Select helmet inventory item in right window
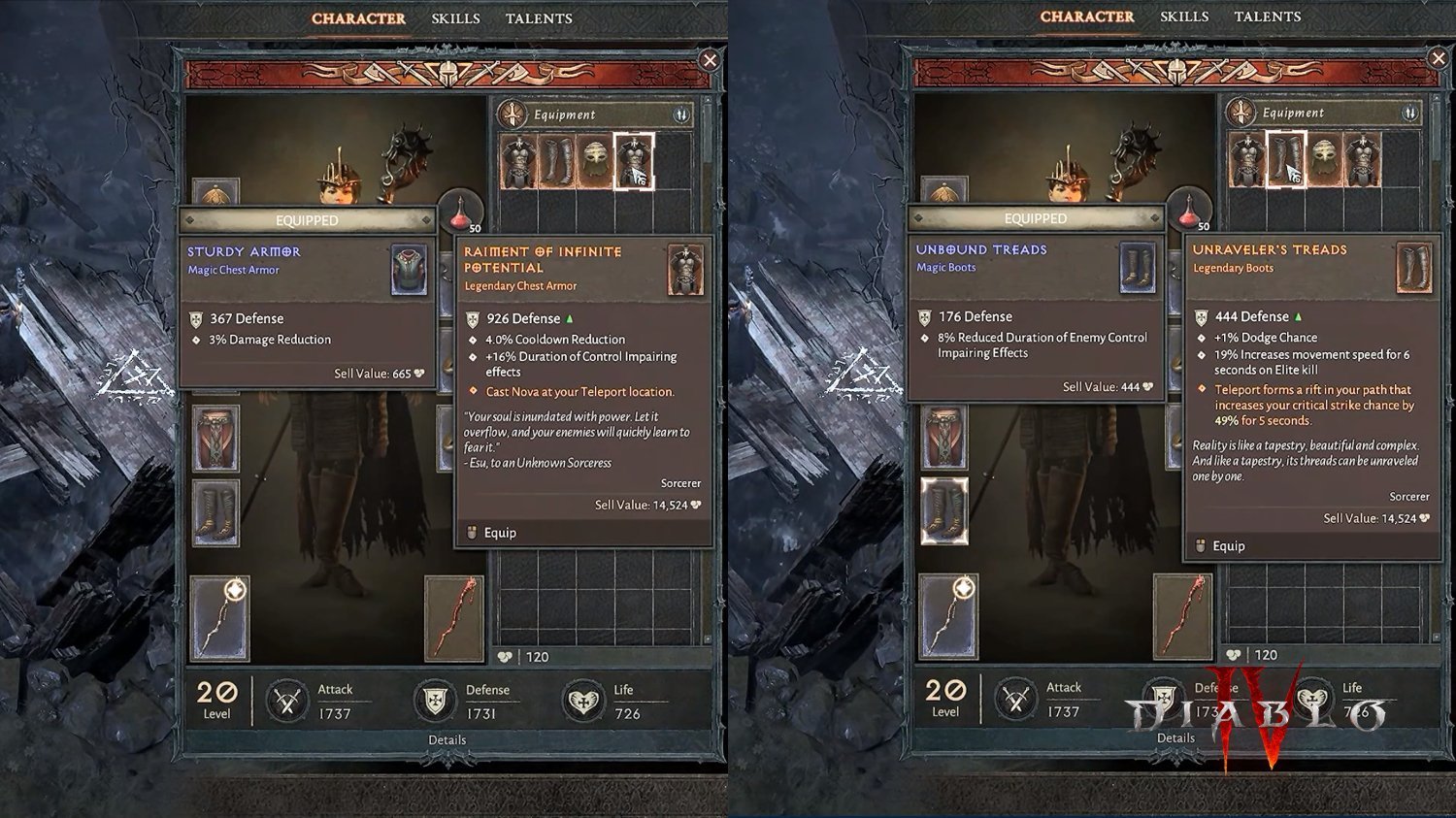The height and width of the screenshot is (818, 1456). [x=1324, y=161]
